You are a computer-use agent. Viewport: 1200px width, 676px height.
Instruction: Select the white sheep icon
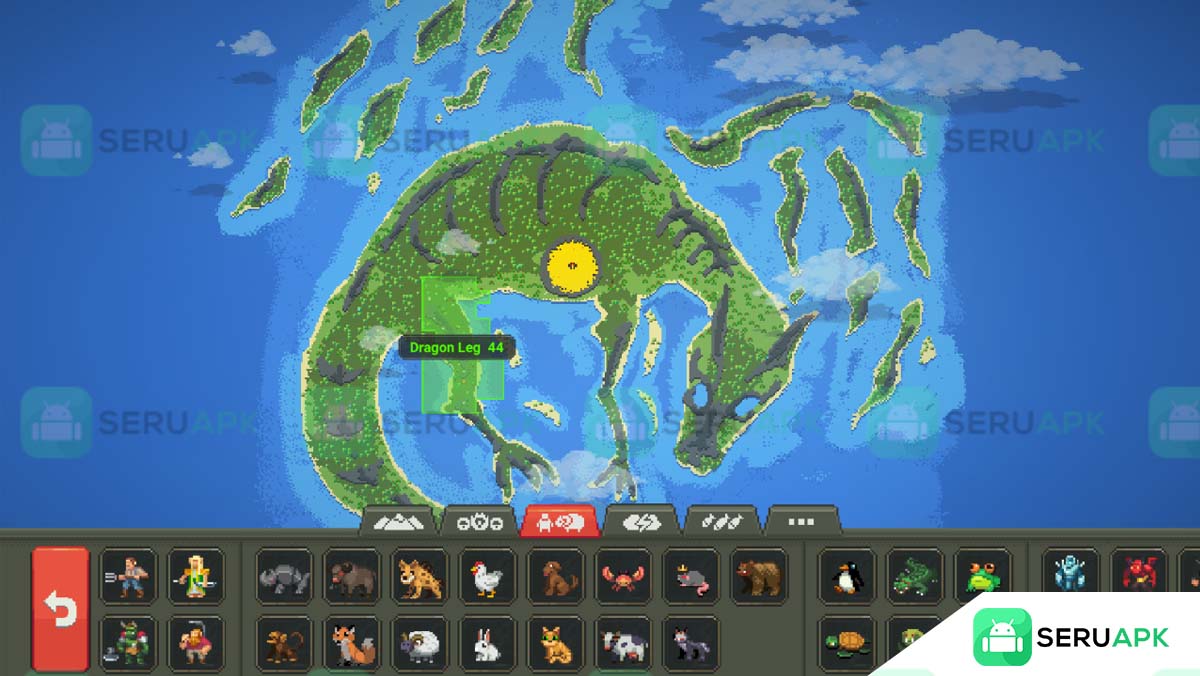click(x=419, y=643)
